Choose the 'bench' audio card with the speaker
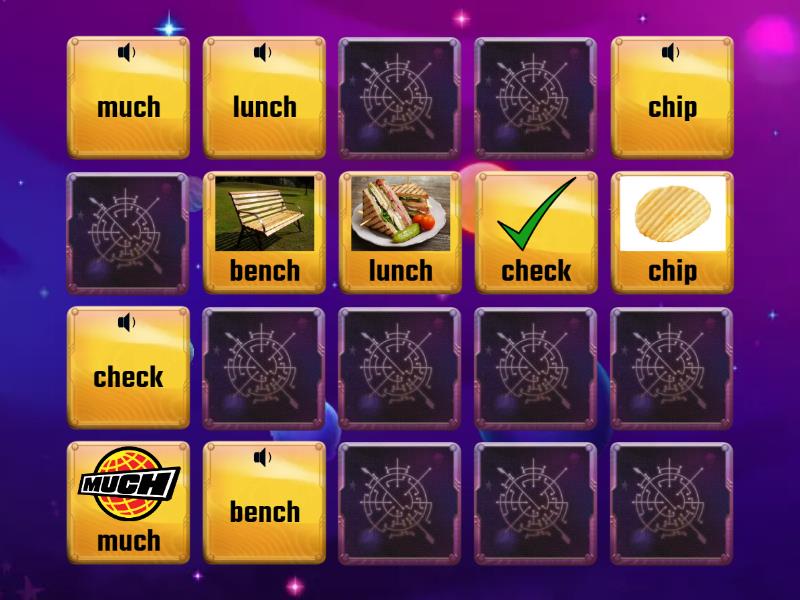The height and width of the screenshot is (600, 800). click(264, 502)
